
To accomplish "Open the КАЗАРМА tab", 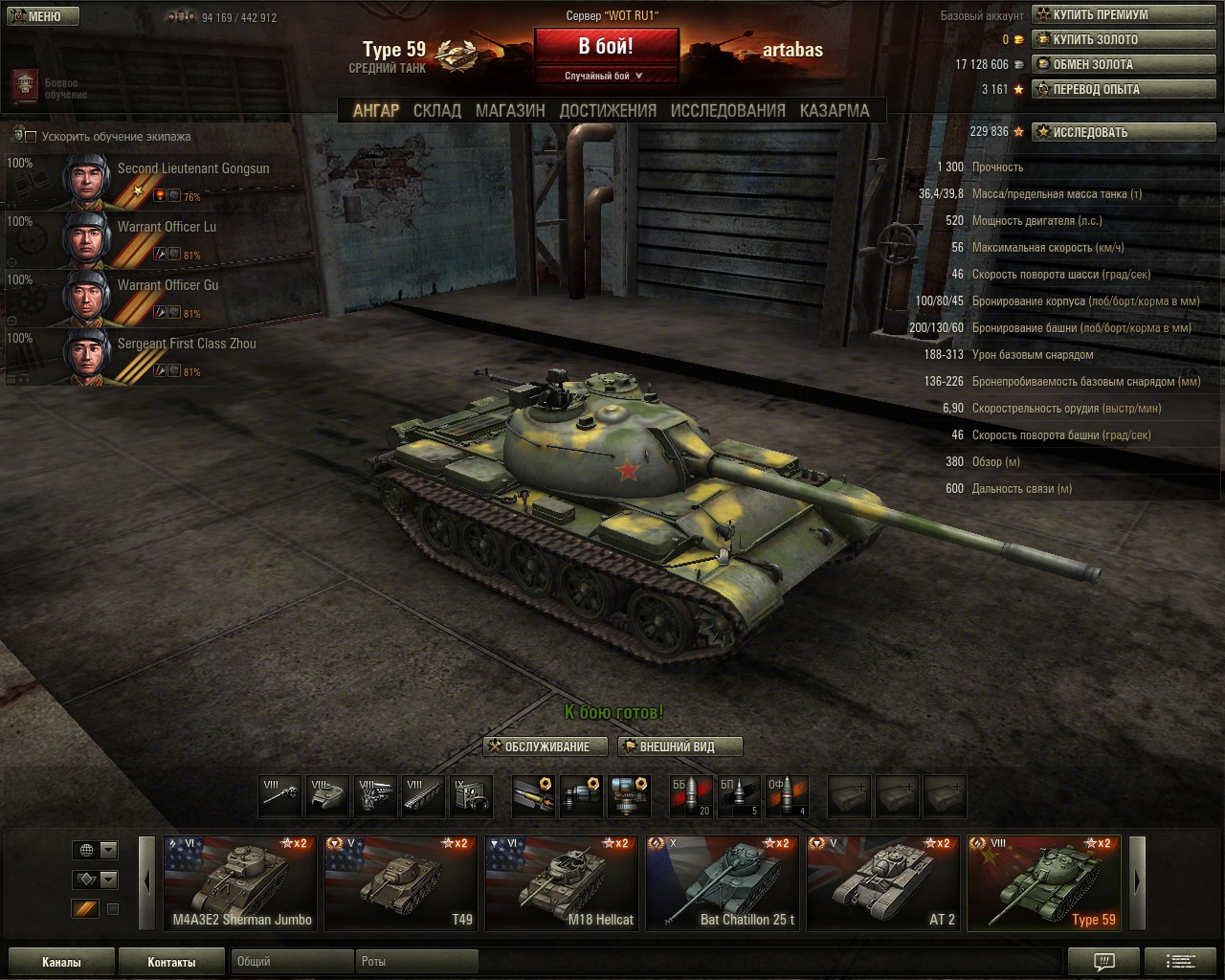I will [x=835, y=111].
